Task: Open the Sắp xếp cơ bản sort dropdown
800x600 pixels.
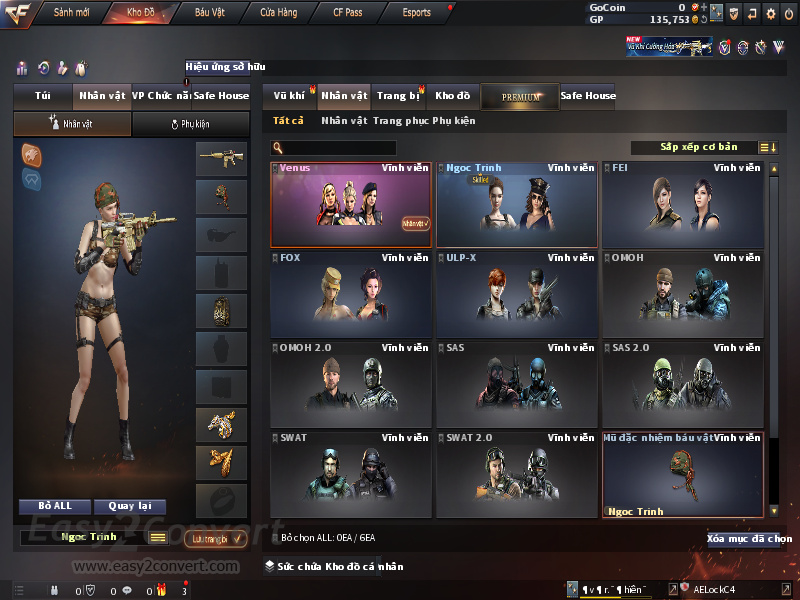Action: 698,147
